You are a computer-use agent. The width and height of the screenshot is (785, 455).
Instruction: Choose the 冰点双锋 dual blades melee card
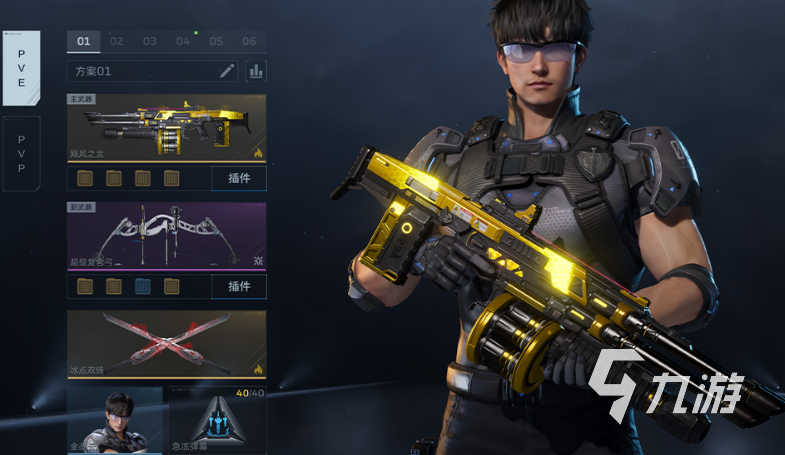[166, 344]
